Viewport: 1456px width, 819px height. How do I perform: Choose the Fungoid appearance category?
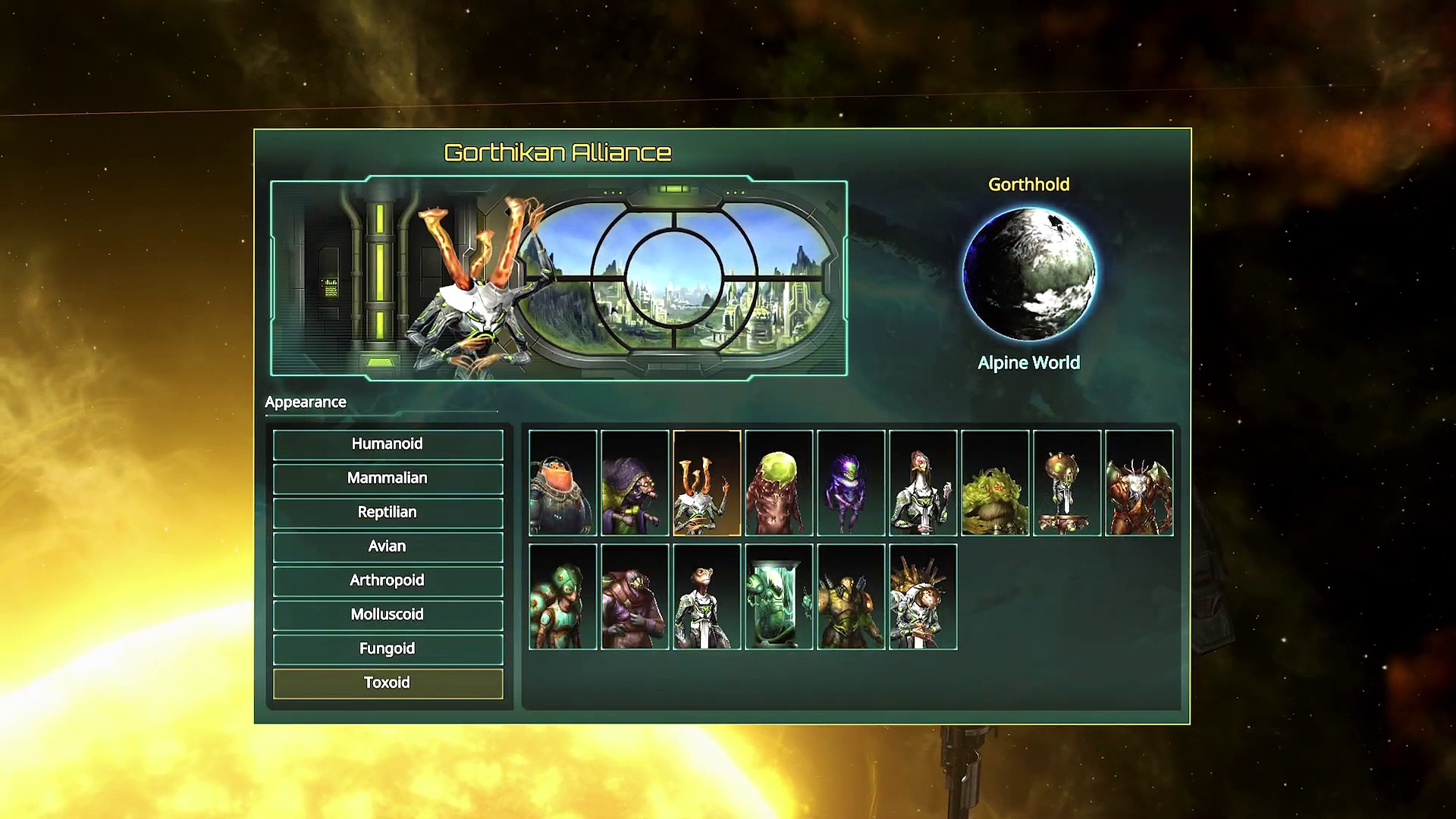[x=388, y=649]
